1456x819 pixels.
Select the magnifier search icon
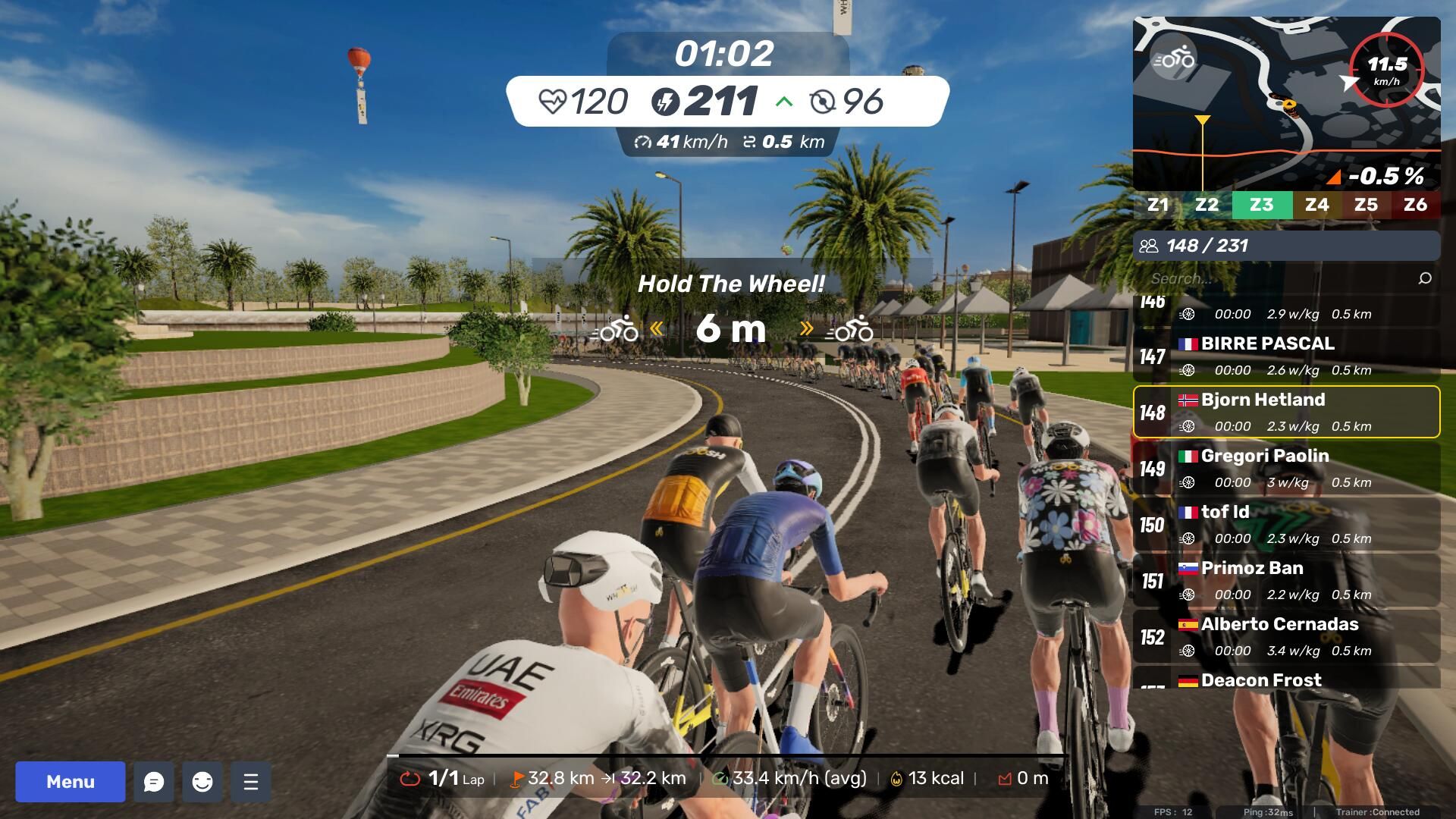(1425, 278)
